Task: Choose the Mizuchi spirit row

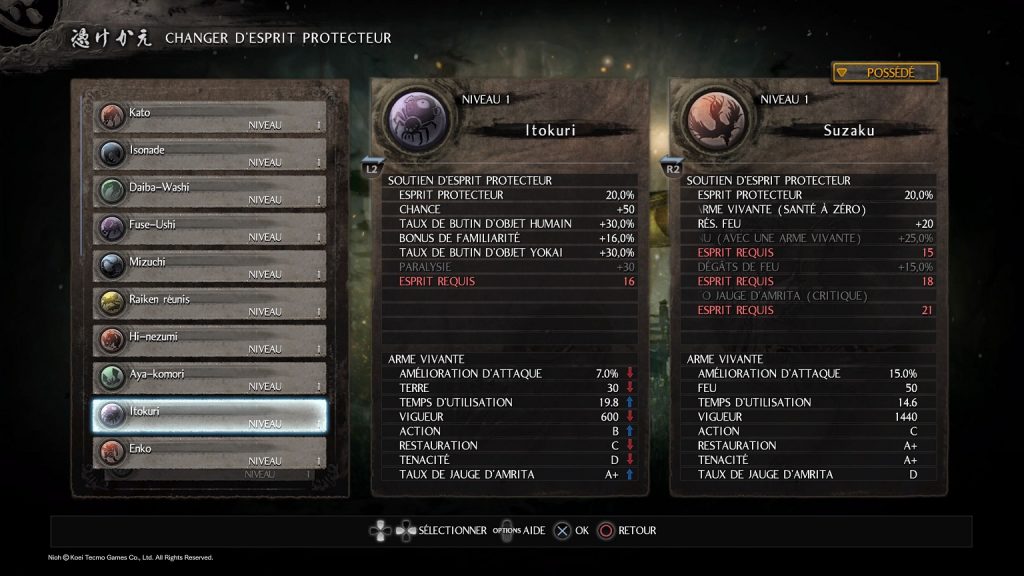Action: (210, 265)
